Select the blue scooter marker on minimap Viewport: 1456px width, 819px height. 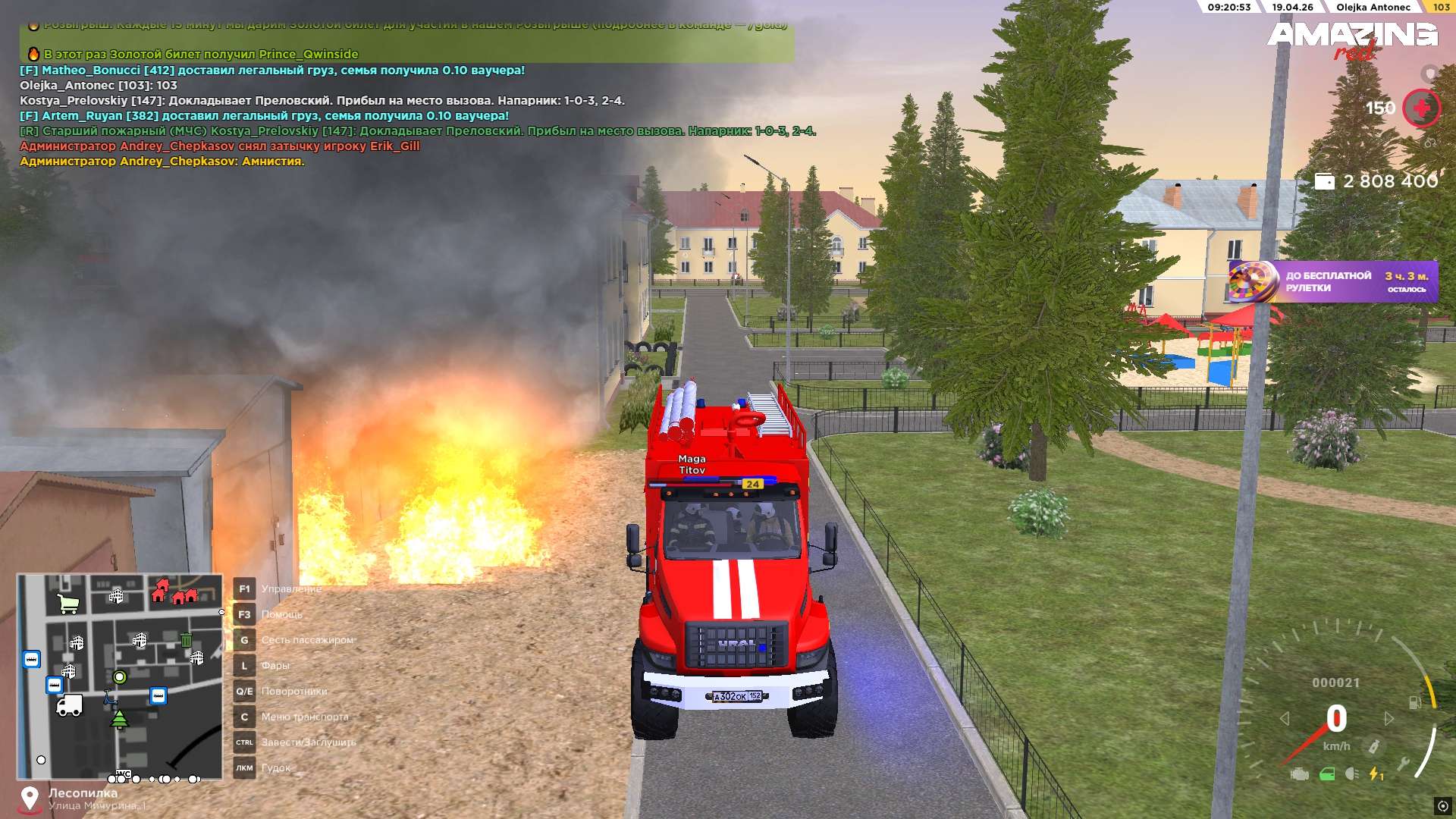pos(109,696)
